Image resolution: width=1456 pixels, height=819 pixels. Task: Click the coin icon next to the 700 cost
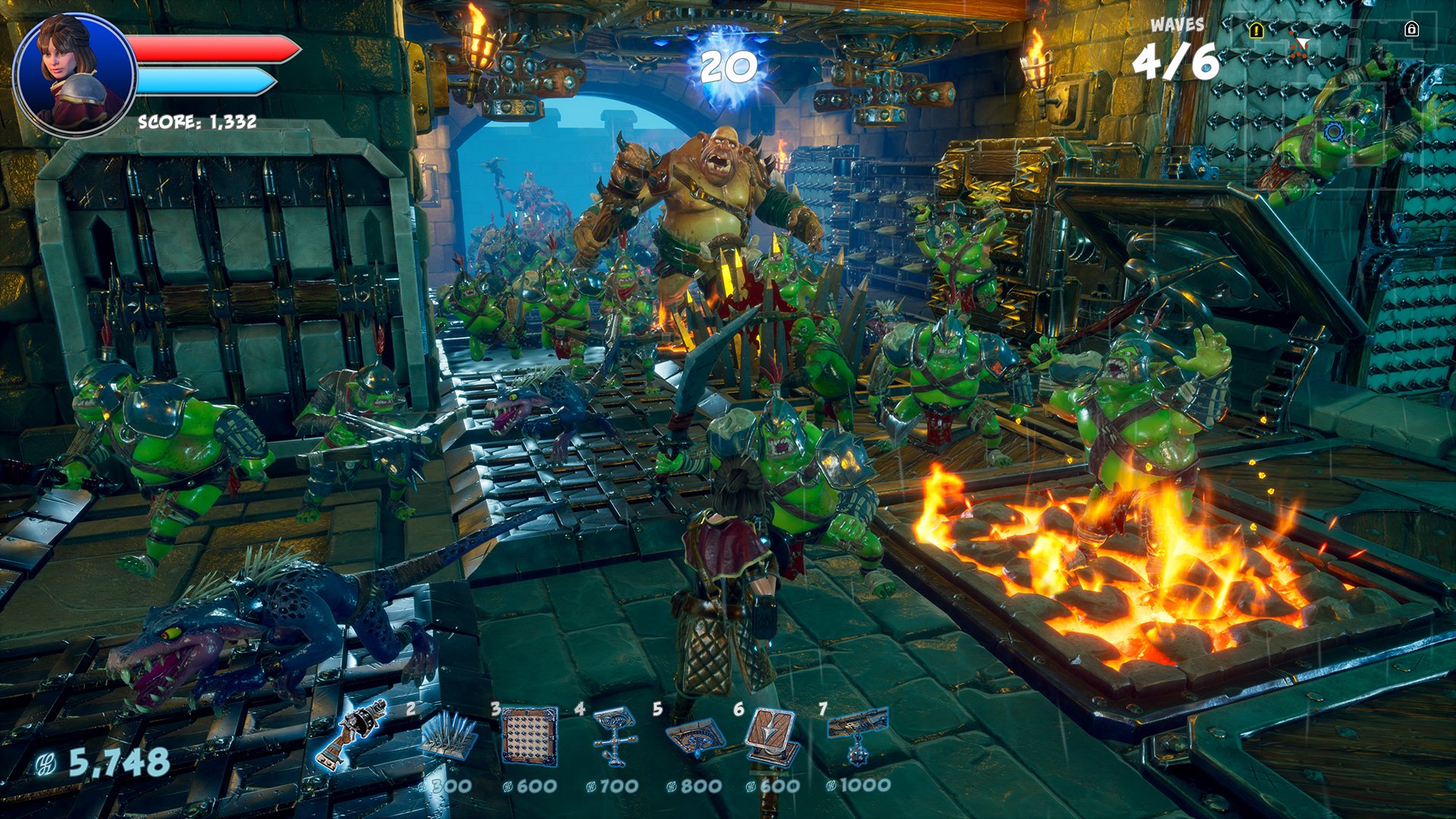point(592,786)
